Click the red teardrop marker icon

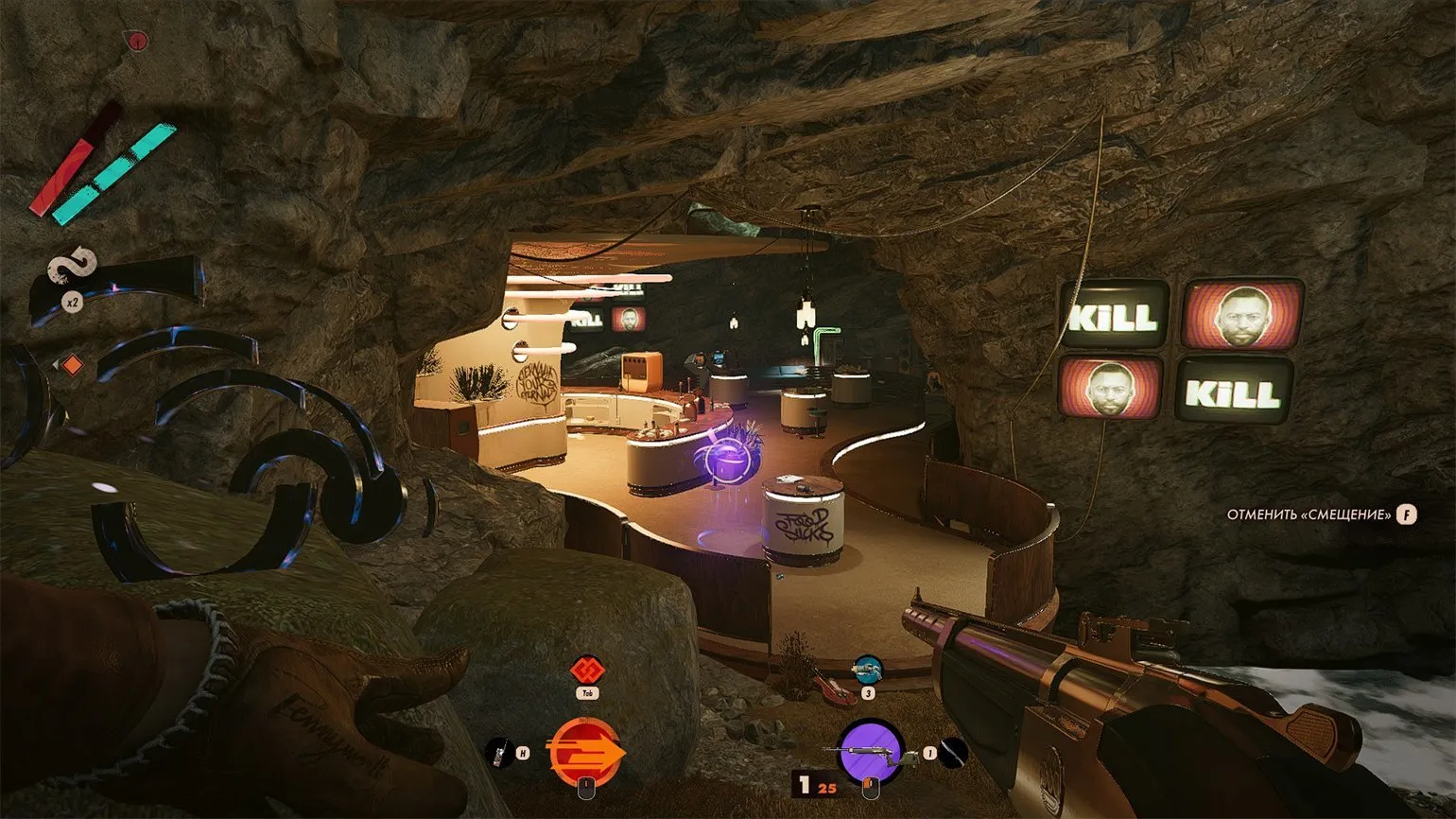click(138, 41)
